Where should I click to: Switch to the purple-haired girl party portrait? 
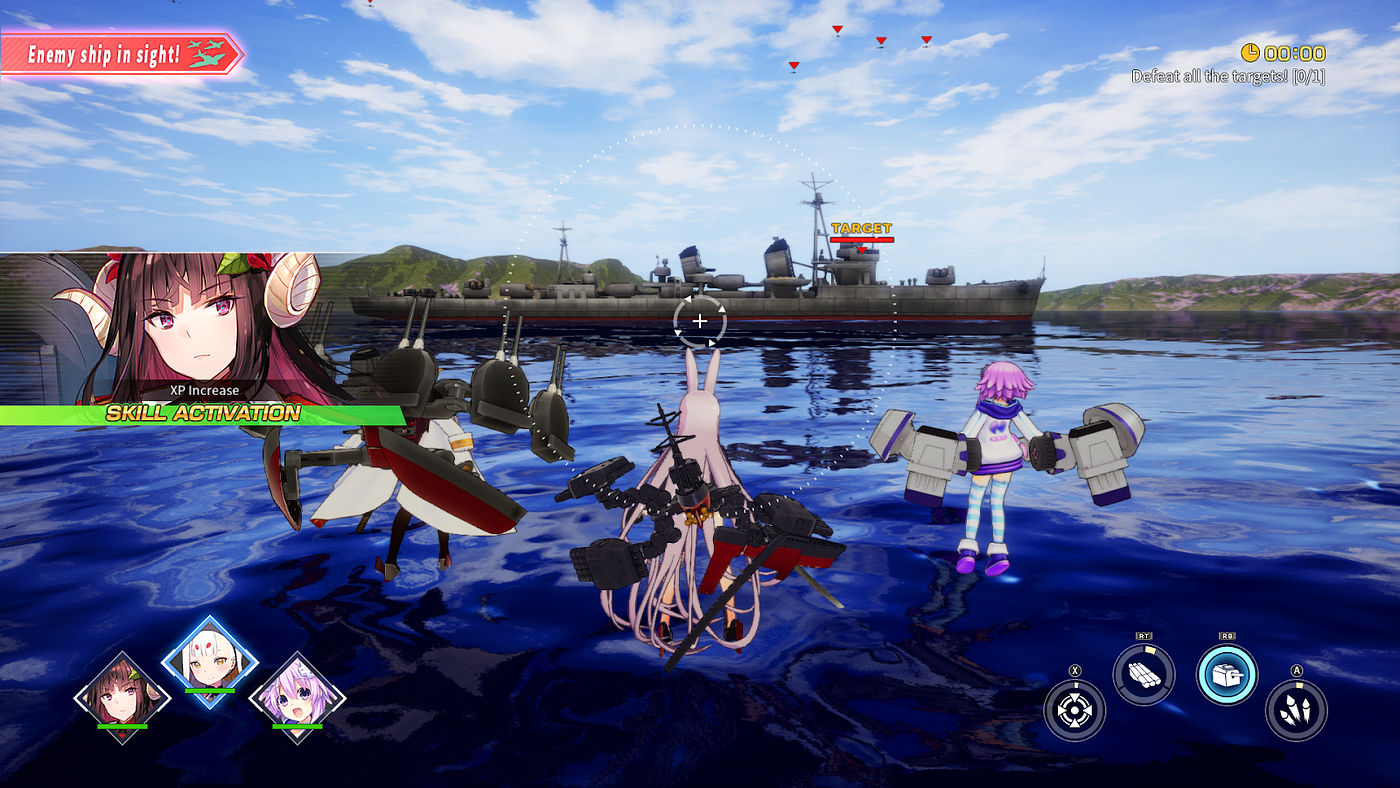click(297, 697)
